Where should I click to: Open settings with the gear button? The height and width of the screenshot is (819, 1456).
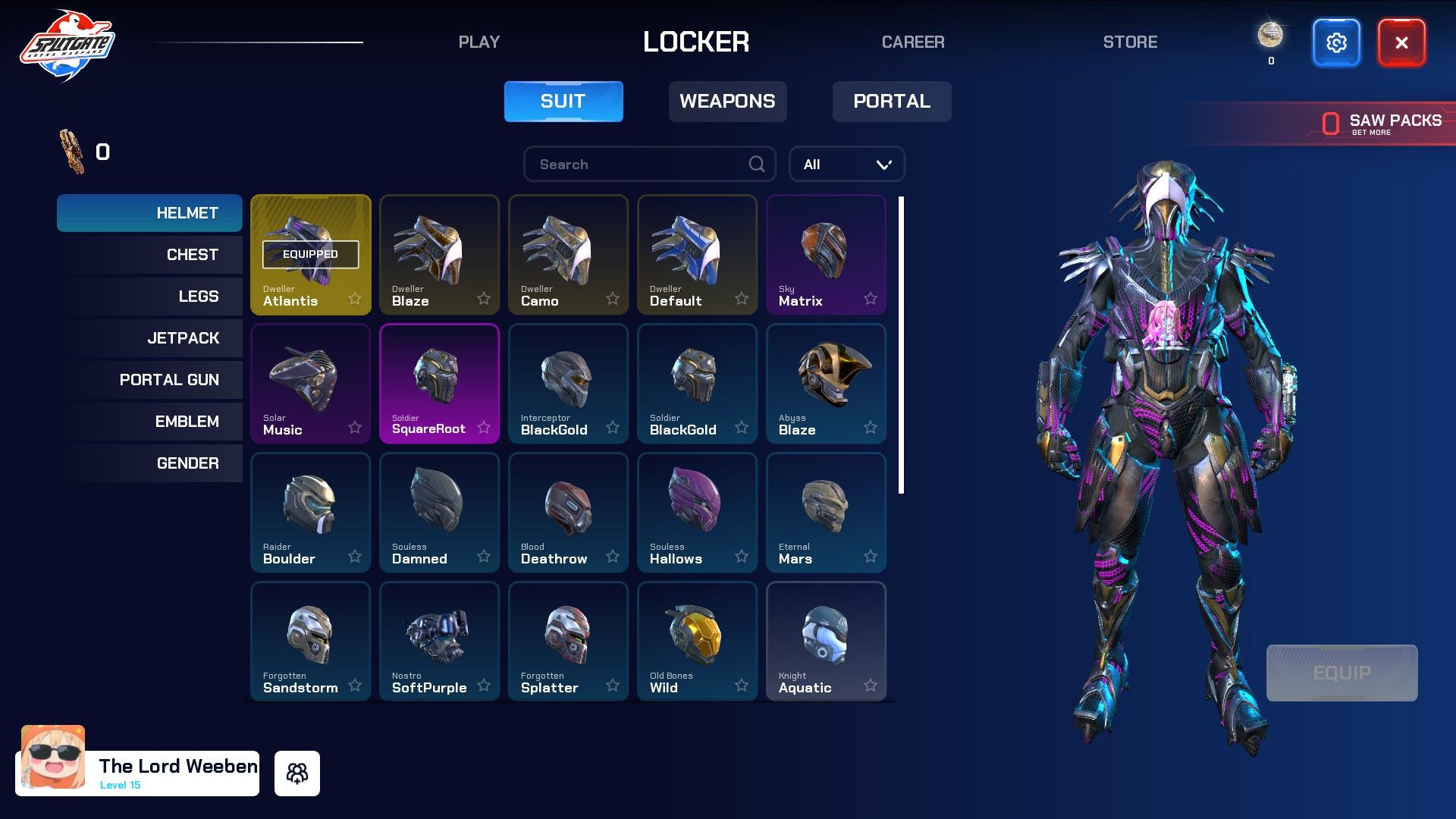(x=1335, y=43)
